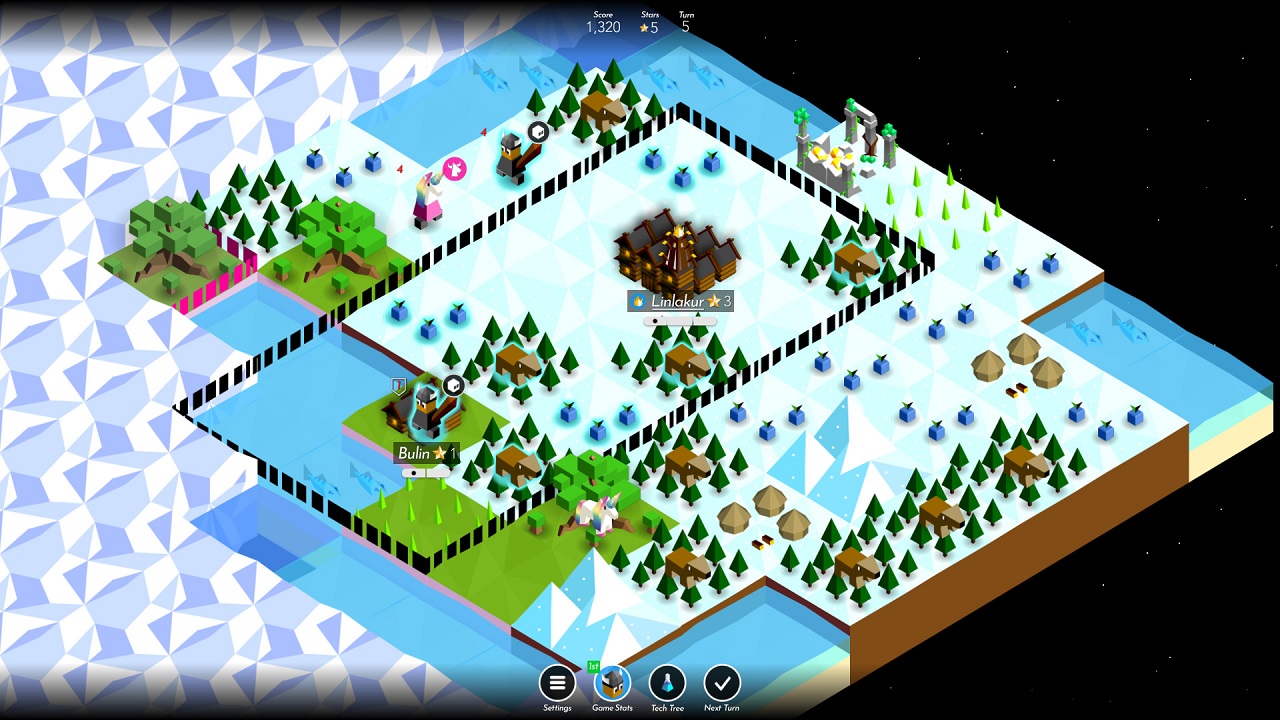Viewport: 1280px width, 720px height.
Task: Click the pink tribe bubble above the unicorn rider
Action: tap(453, 168)
